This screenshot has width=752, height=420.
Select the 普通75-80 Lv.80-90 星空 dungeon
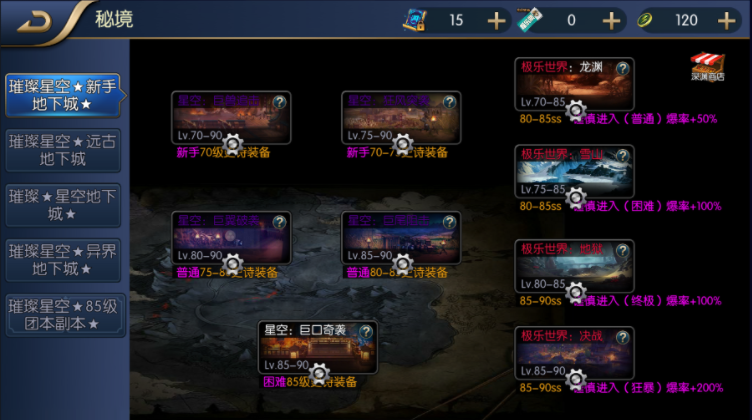click(231, 241)
